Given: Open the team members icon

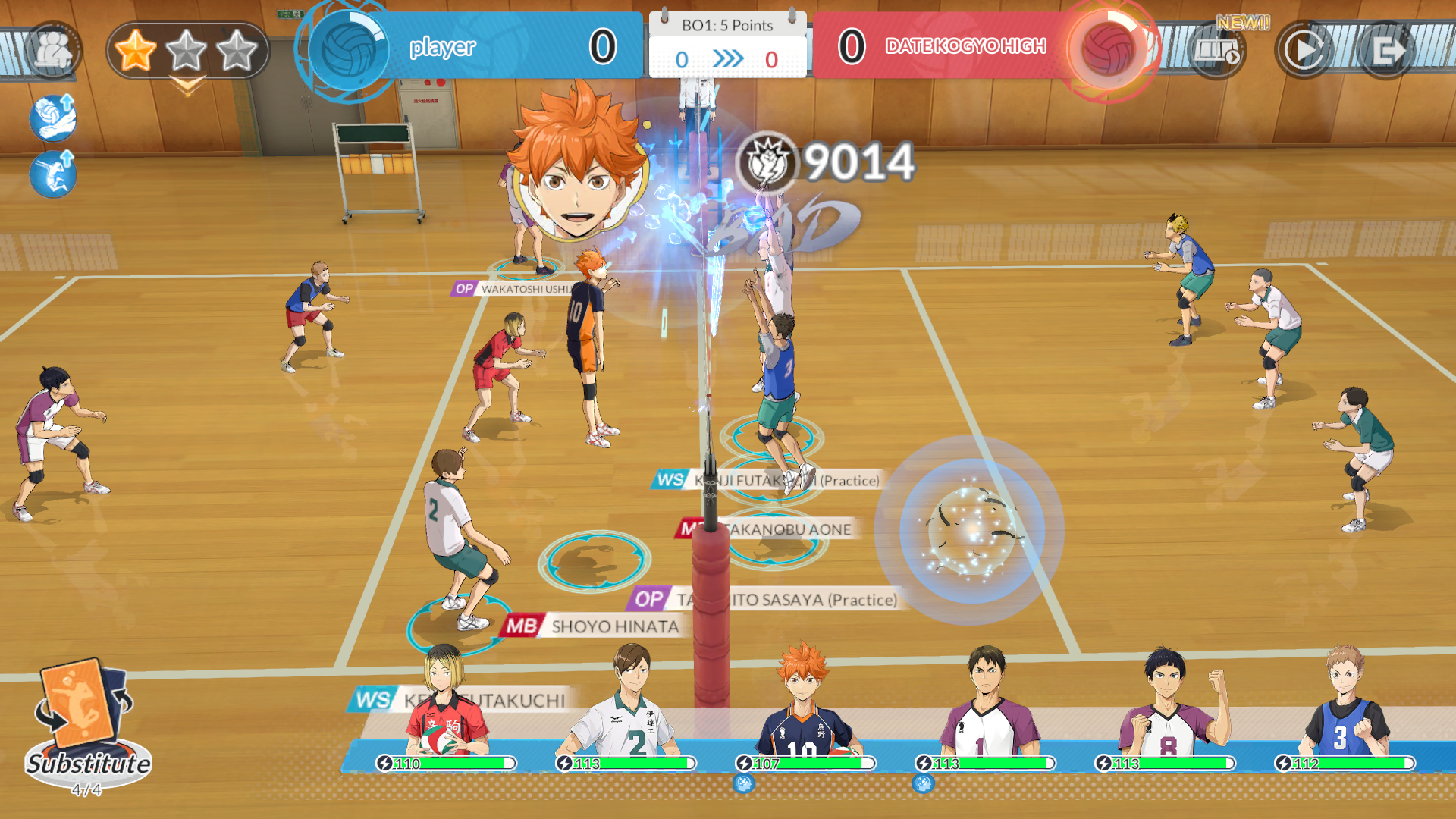Looking at the screenshot, I should pyautogui.click(x=53, y=51).
